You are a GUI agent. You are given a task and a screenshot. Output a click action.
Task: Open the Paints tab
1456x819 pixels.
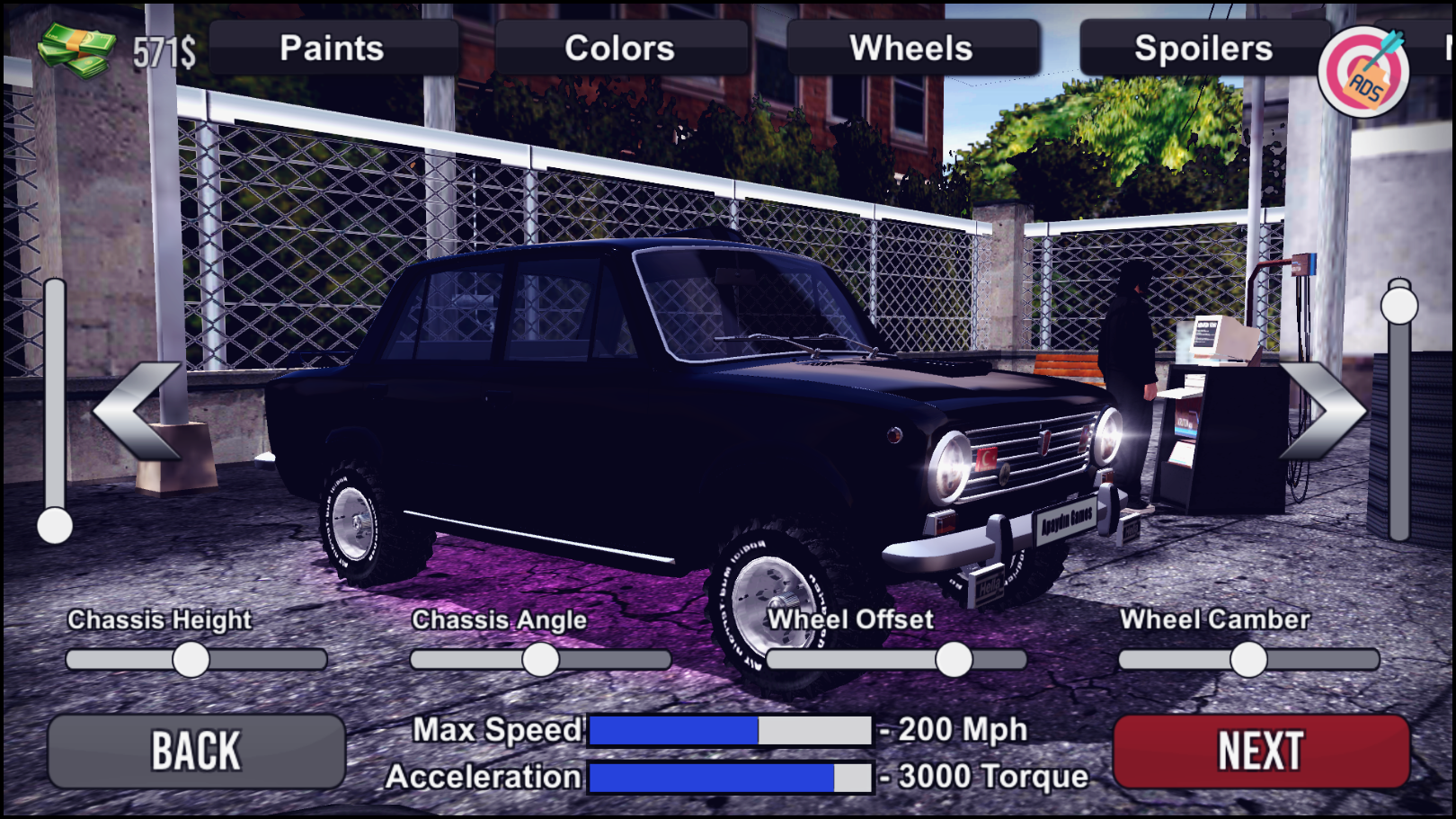click(331, 49)
